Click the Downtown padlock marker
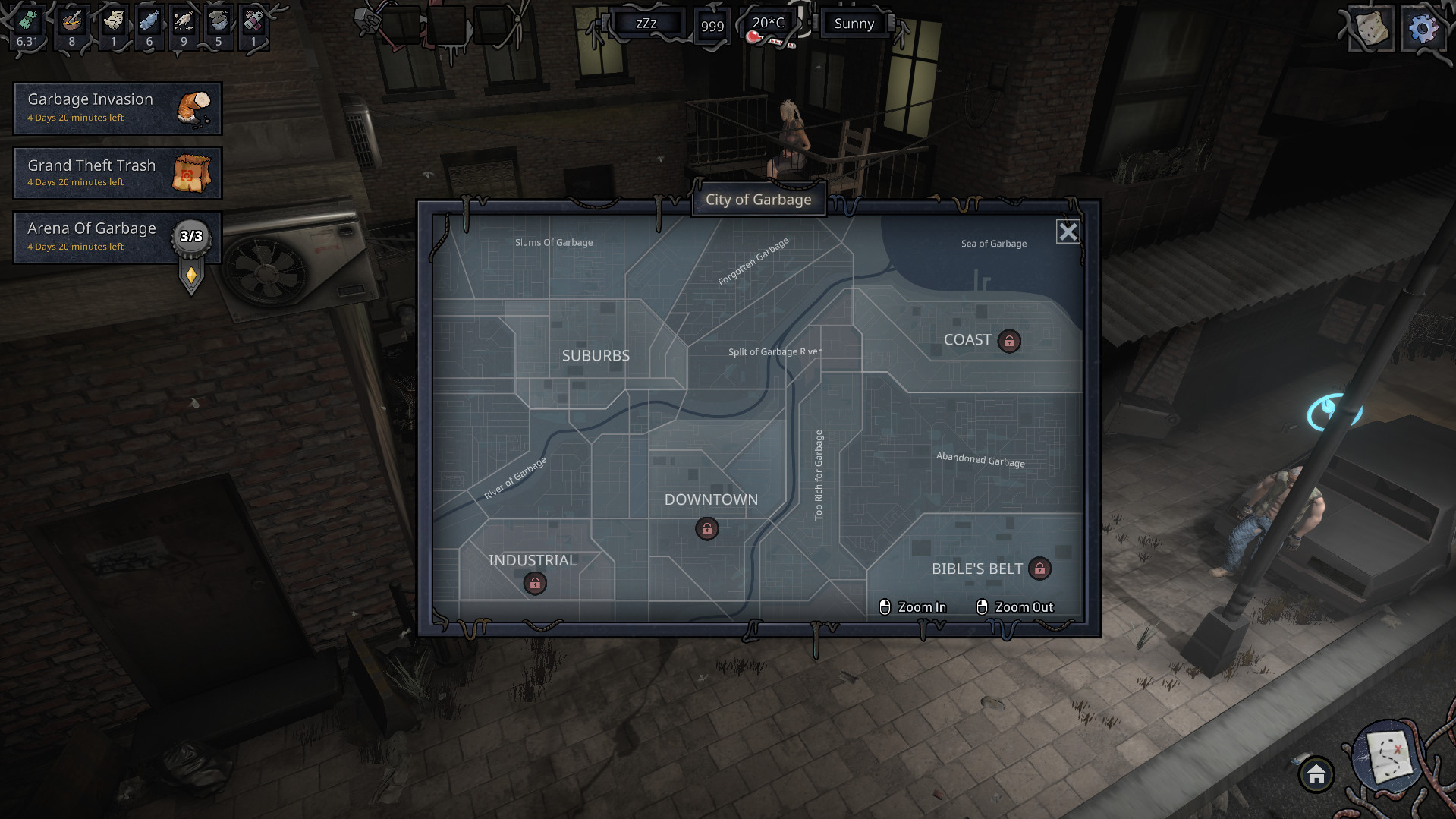Image resolution: width=1456 pixels, height=819 pixels. click(x=706, y=528)
